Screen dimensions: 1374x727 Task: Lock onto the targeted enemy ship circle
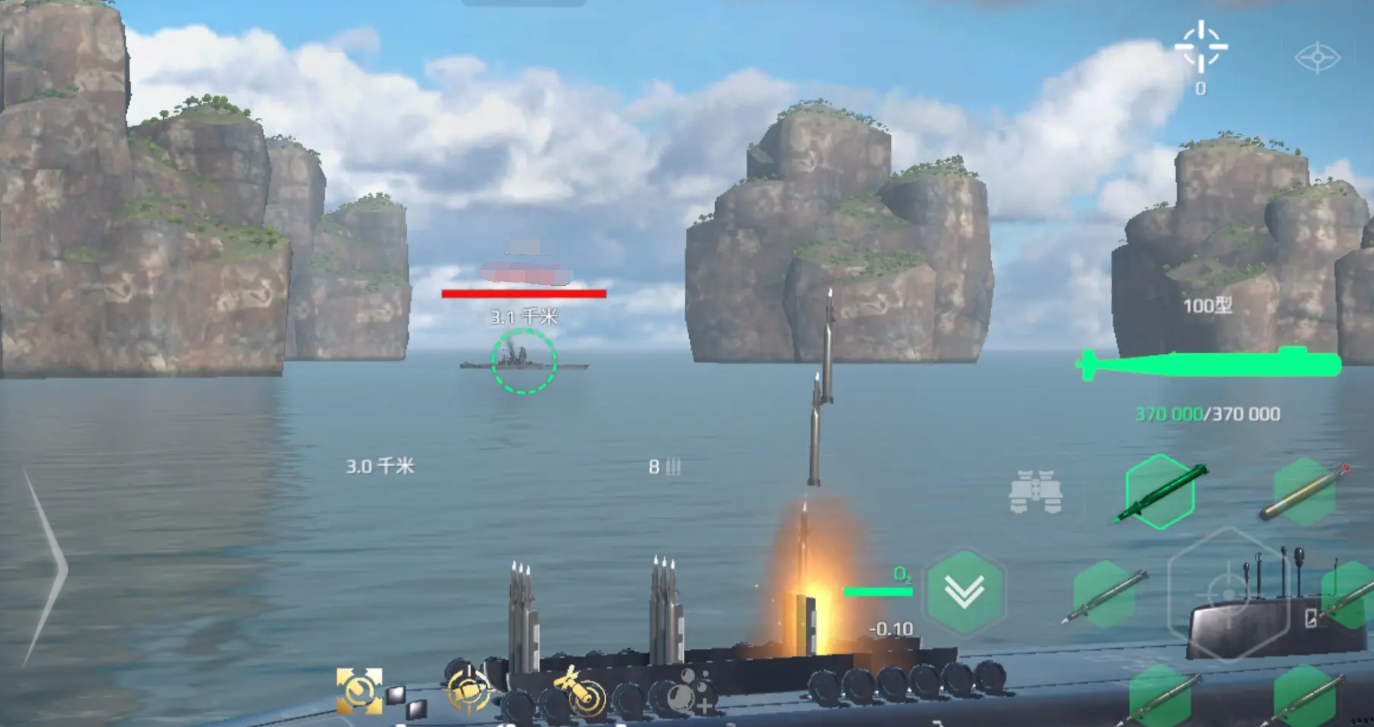522,365
